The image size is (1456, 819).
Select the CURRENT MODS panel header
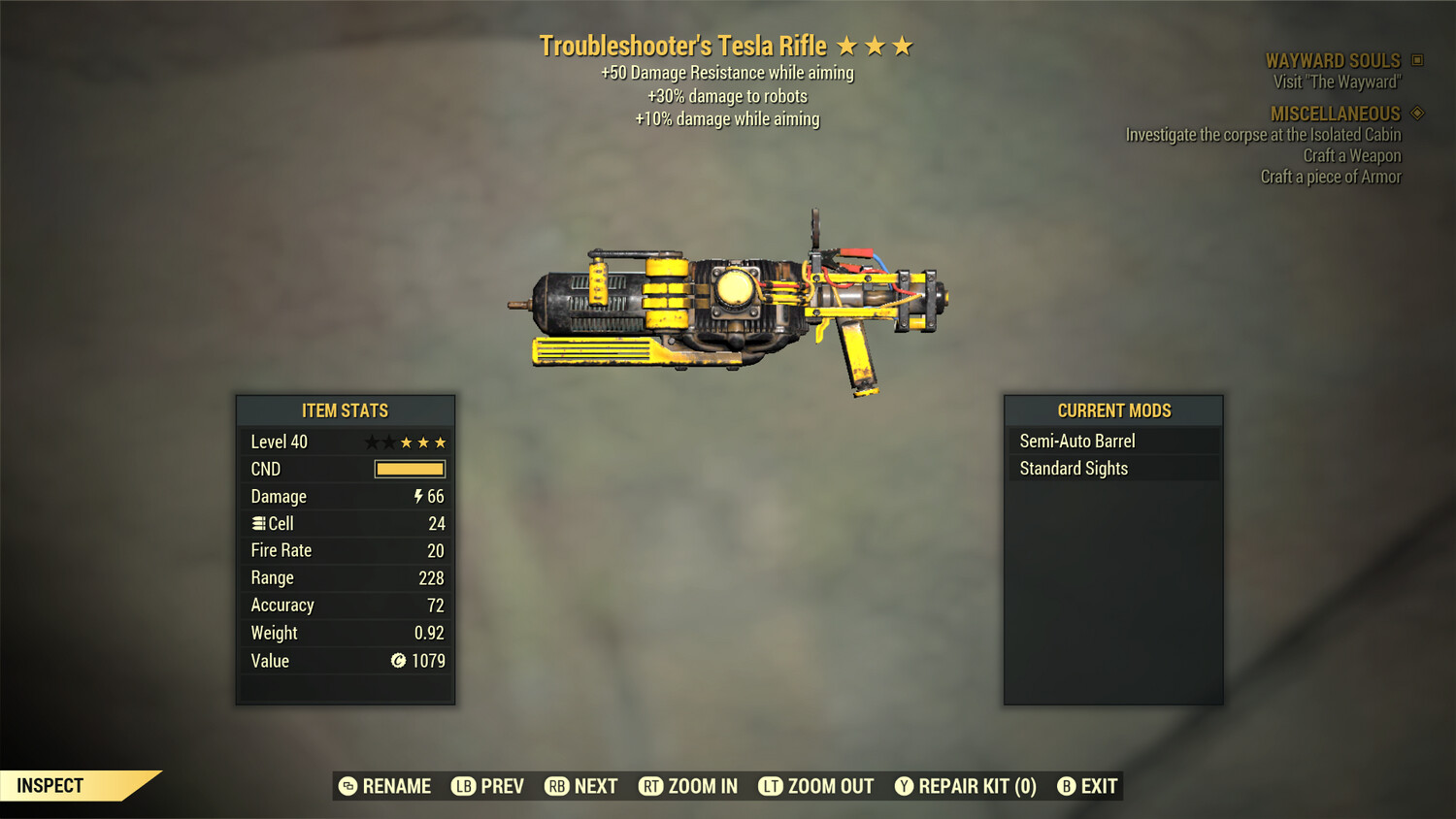[x=1112, y=409]
